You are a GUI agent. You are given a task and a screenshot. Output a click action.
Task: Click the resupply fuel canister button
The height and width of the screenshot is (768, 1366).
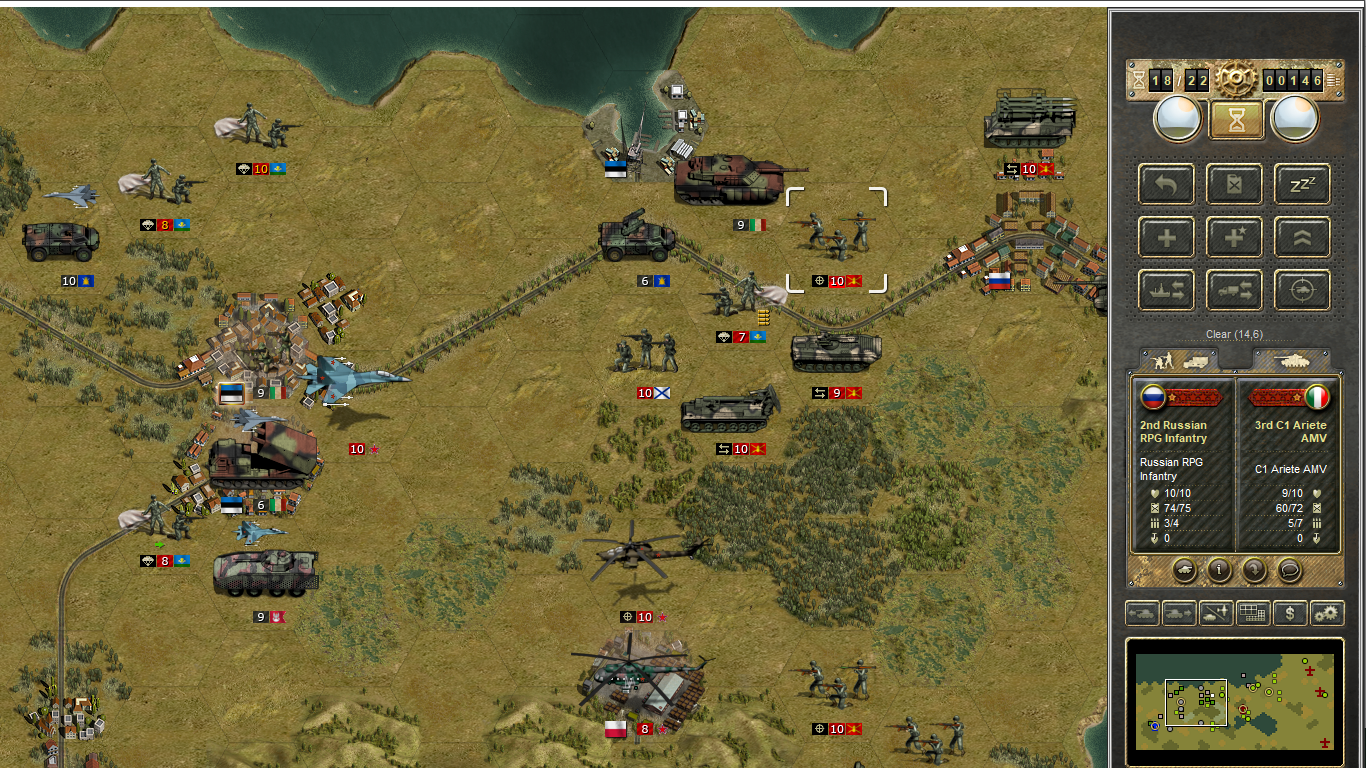1236,185
